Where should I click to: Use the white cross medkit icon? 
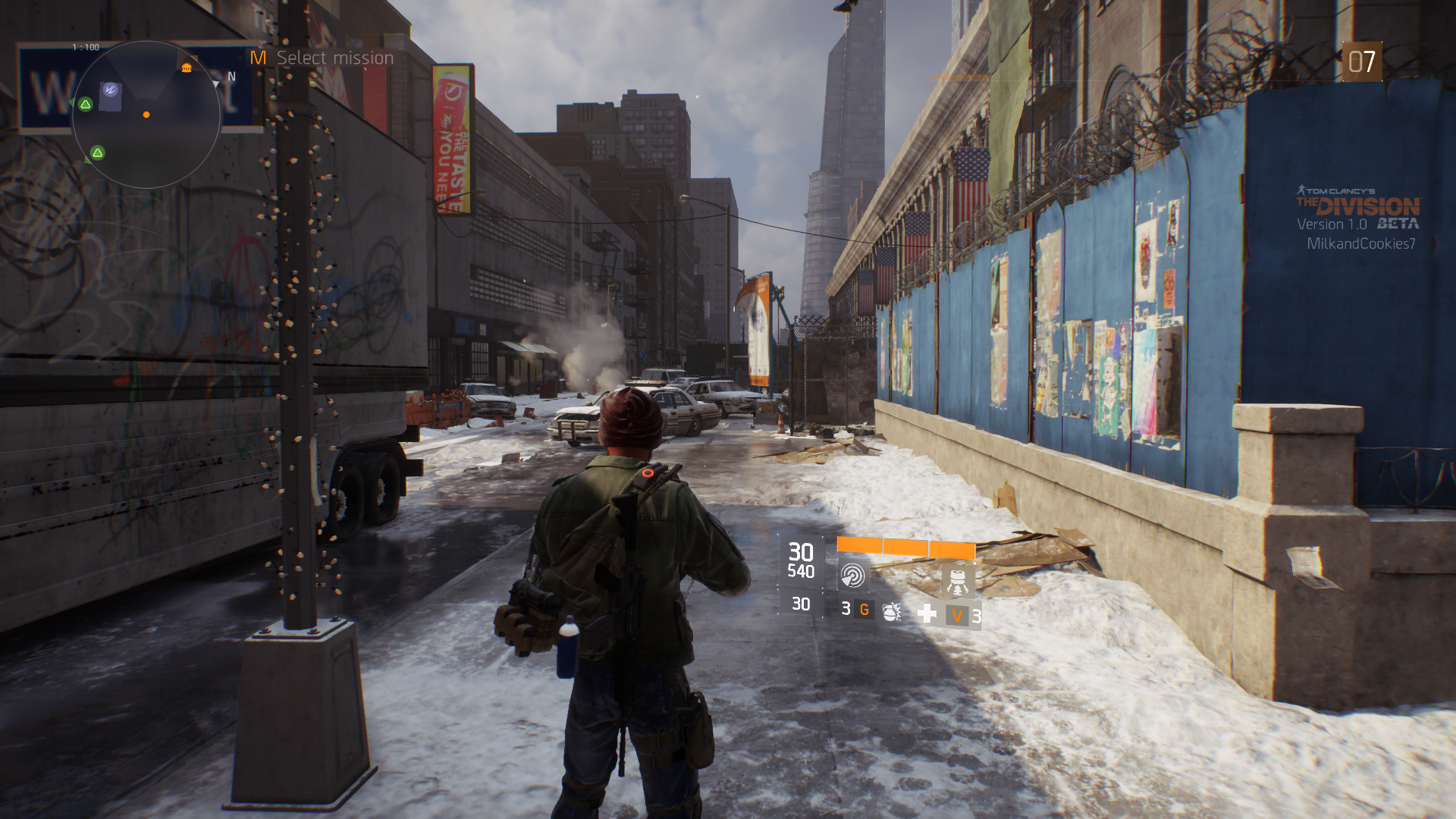[927, 613]
